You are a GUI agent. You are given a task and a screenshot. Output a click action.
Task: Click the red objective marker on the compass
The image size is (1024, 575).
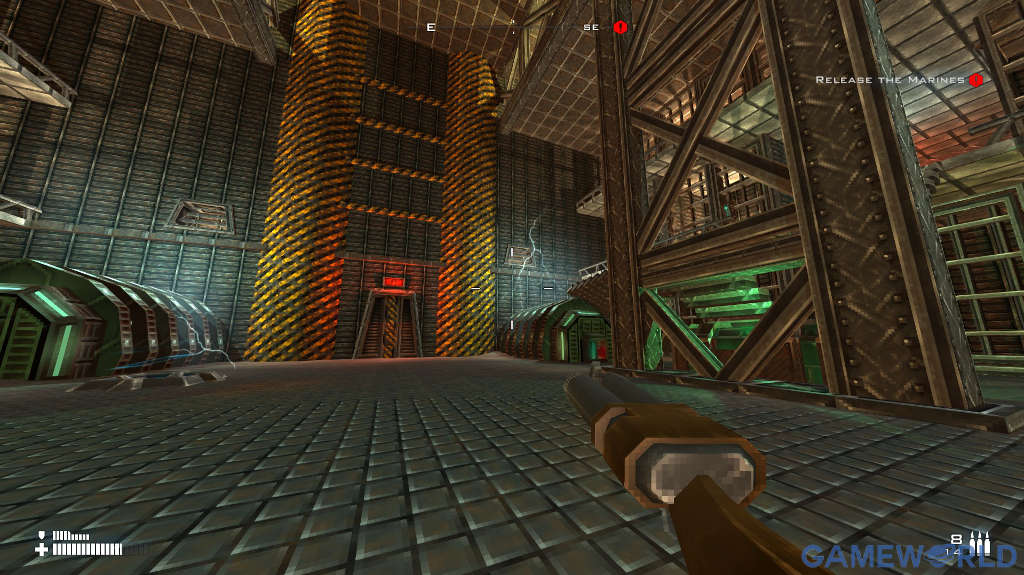point(620,27)
